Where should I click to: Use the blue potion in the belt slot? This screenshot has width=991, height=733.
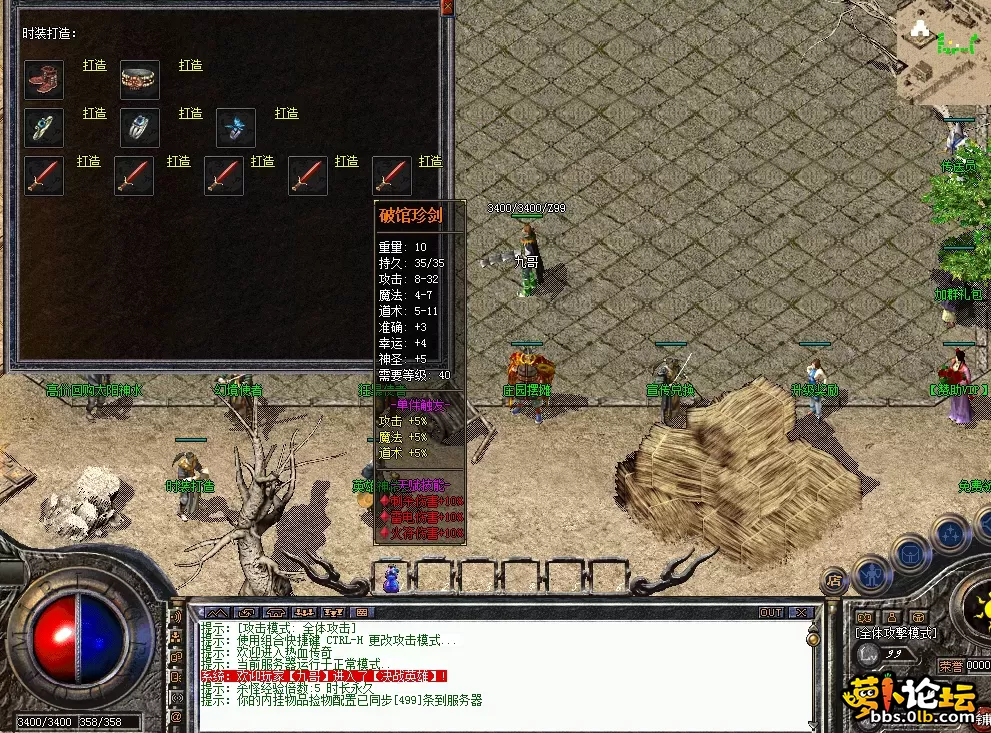(391, 578)
